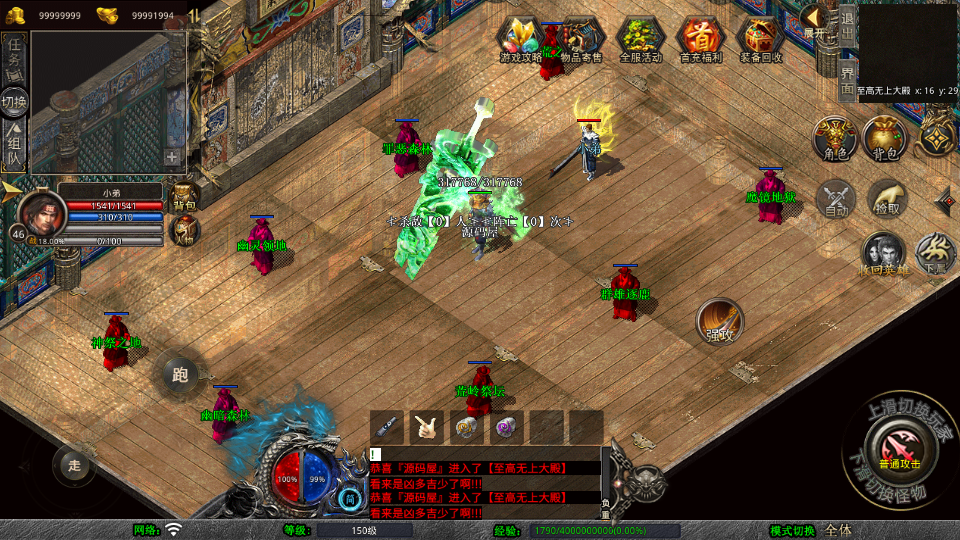Tap the 下马 dismount button
The width and height of the screenshot is (960, 540).
pos(936,255)
